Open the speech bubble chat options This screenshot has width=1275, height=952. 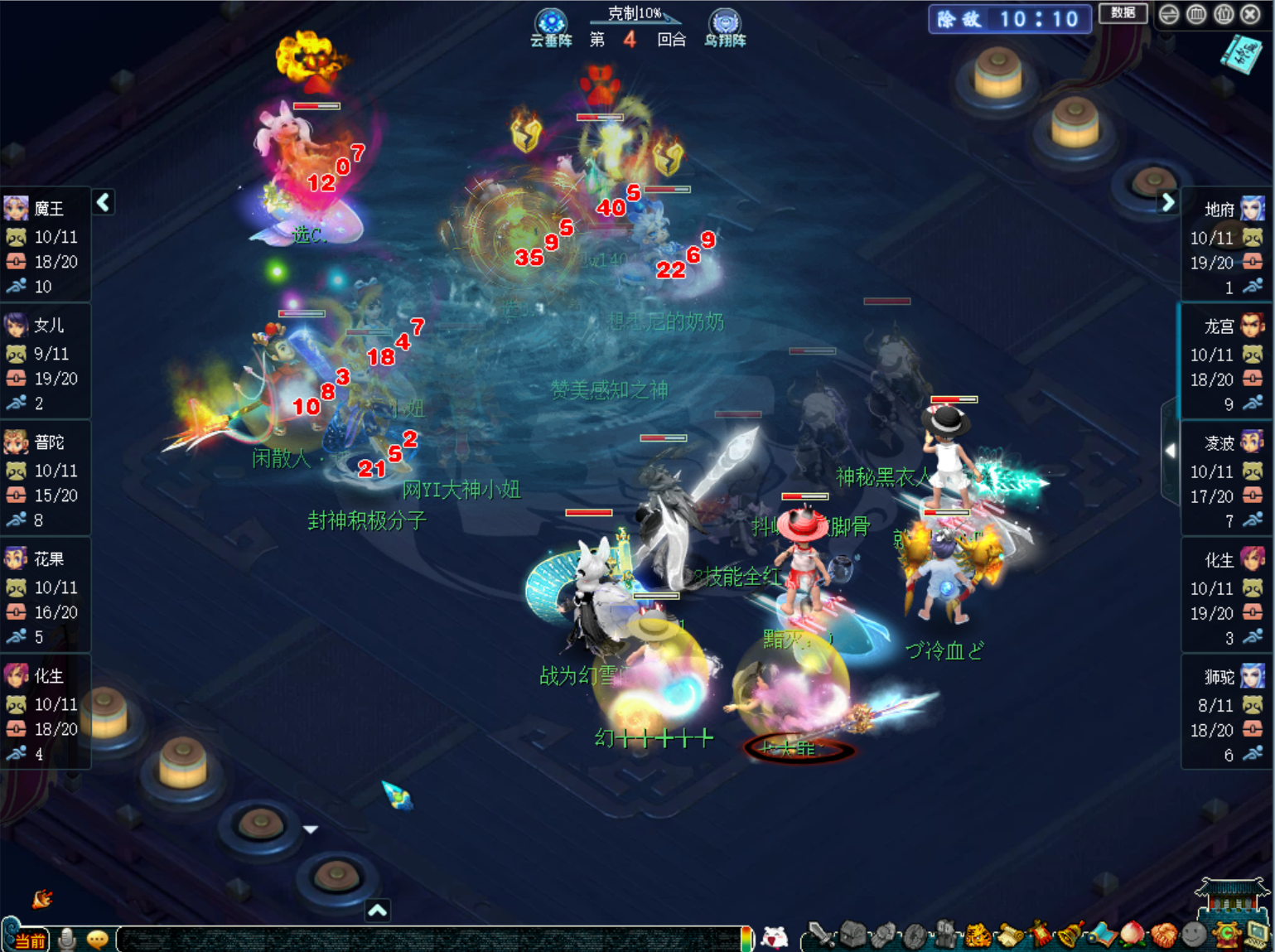[98, 939]
